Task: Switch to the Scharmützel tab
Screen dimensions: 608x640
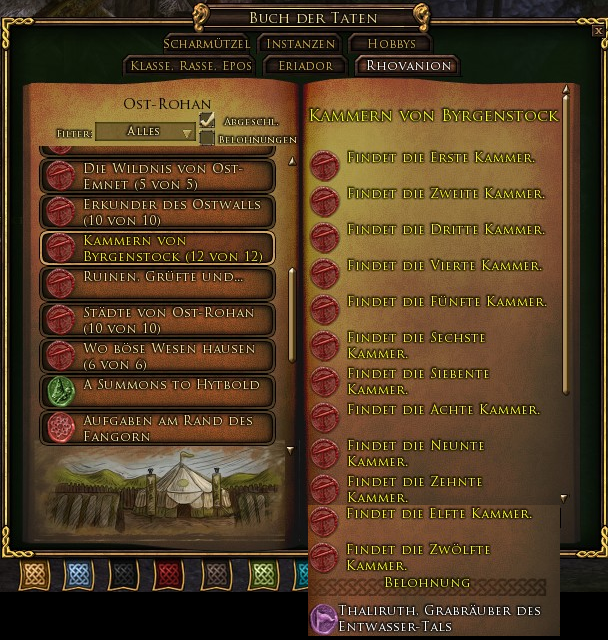Action: coord(207,44)
